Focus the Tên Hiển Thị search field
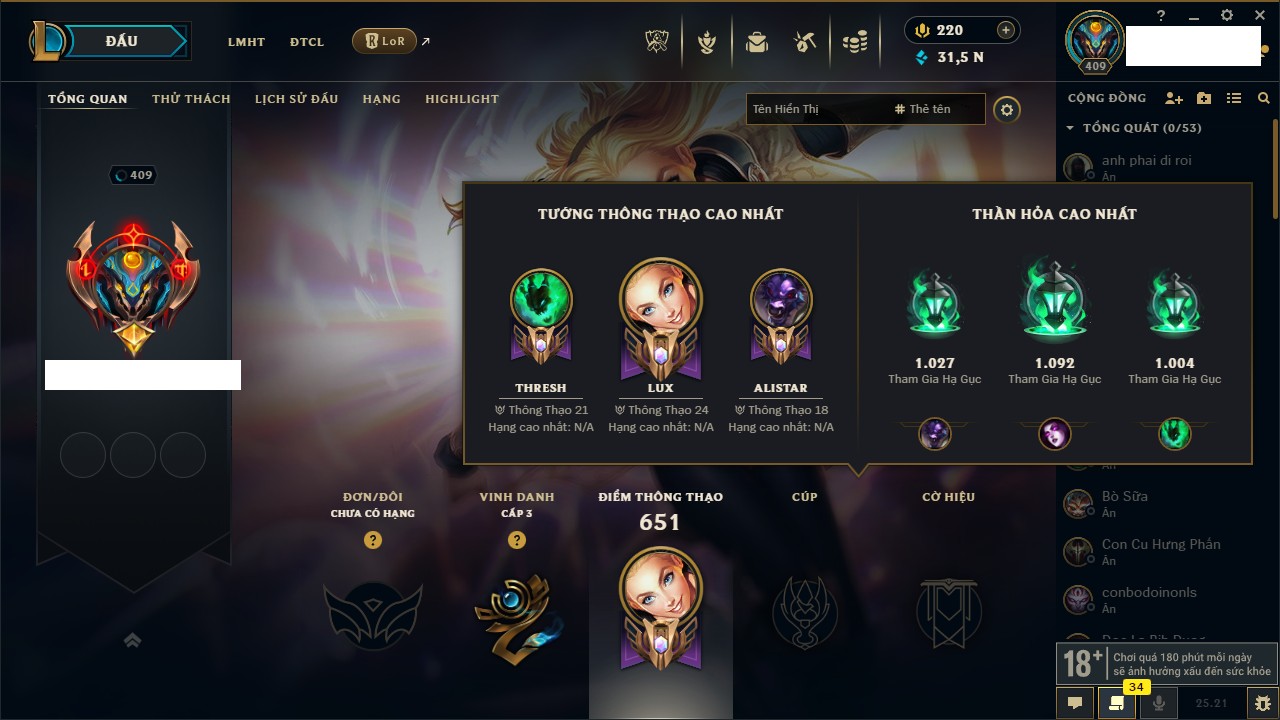 (815, 109)
